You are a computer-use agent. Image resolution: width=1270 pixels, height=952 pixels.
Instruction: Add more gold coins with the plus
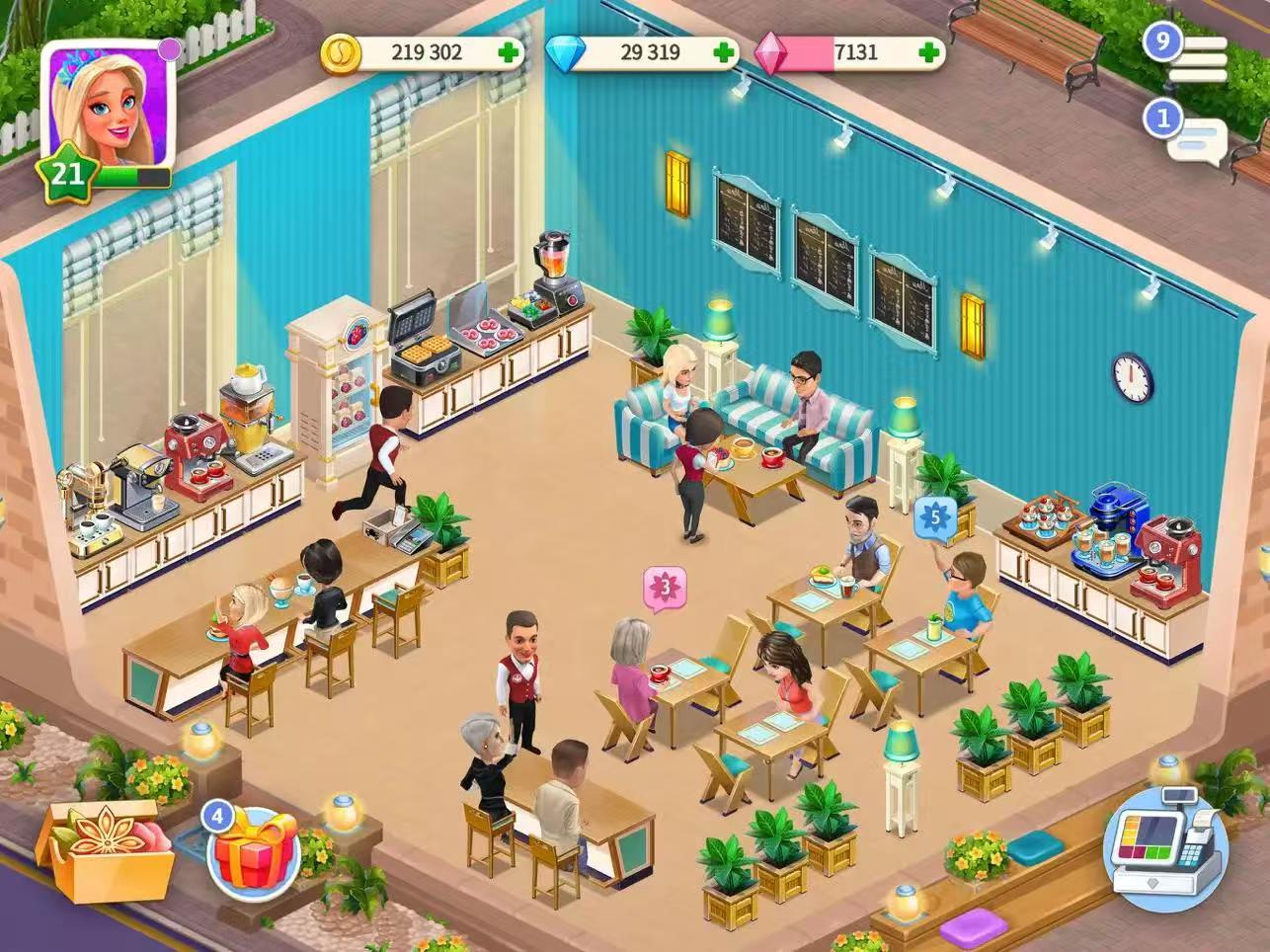[509, 52]
